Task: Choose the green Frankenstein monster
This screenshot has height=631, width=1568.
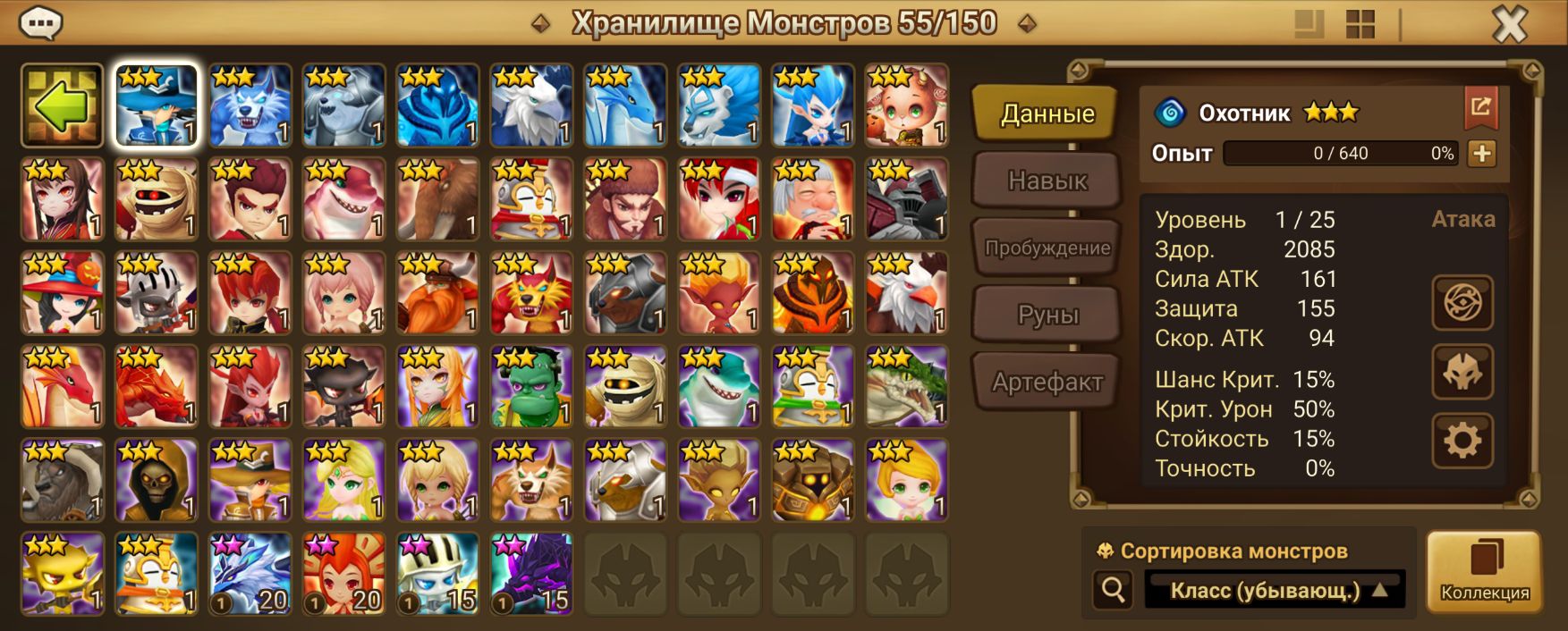Action: click(531, 386)
